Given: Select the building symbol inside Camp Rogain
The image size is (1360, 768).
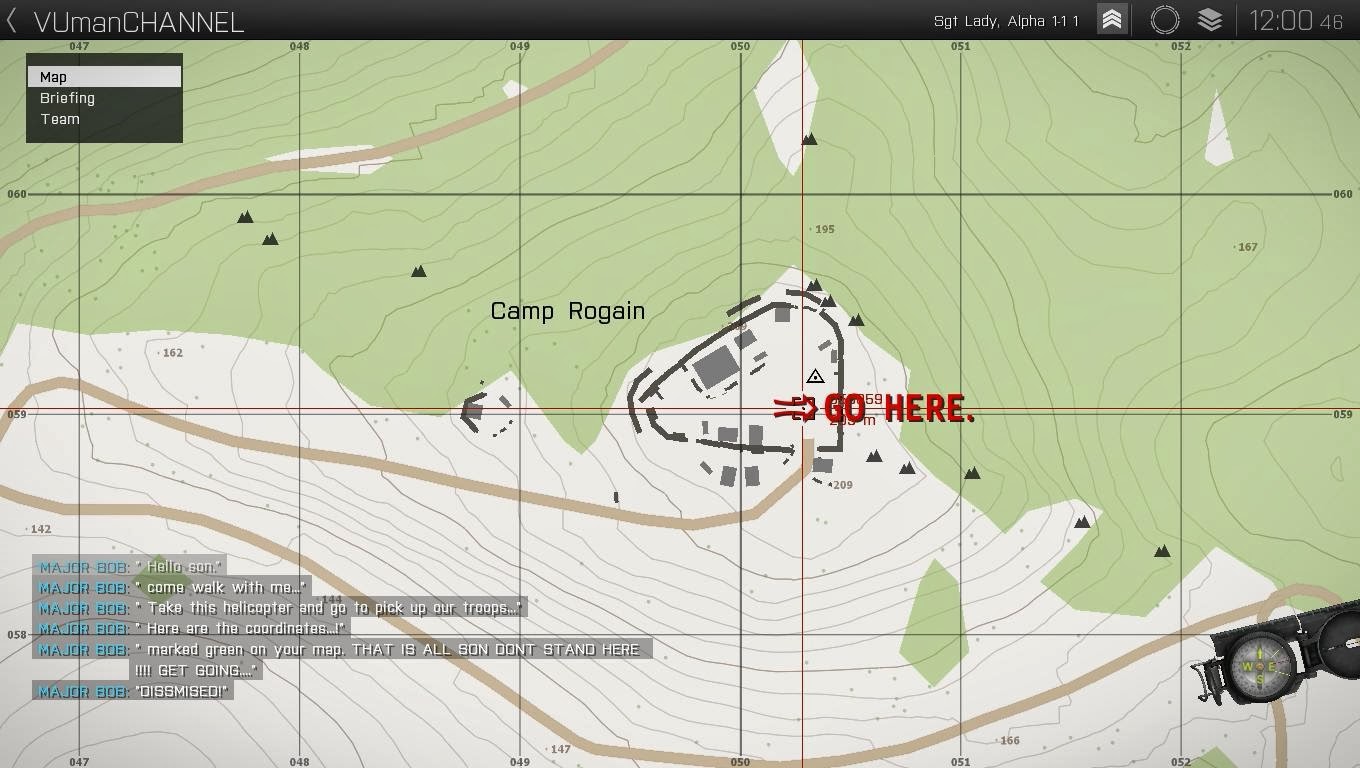Looking at the screenshot, I should (x=716, y=368).
